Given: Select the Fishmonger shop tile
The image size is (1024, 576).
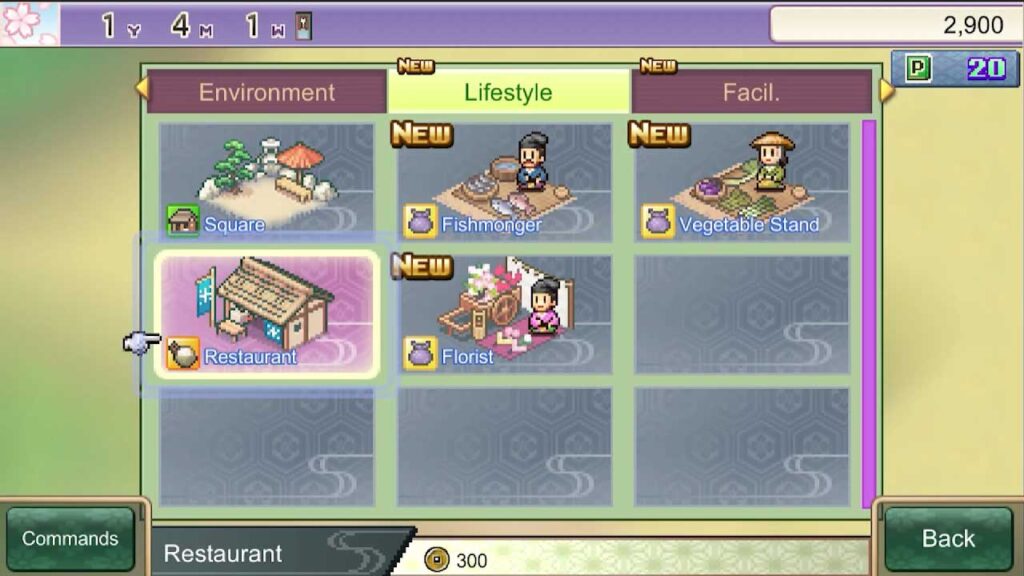Looking at the screenshot, I should (504, 181).
